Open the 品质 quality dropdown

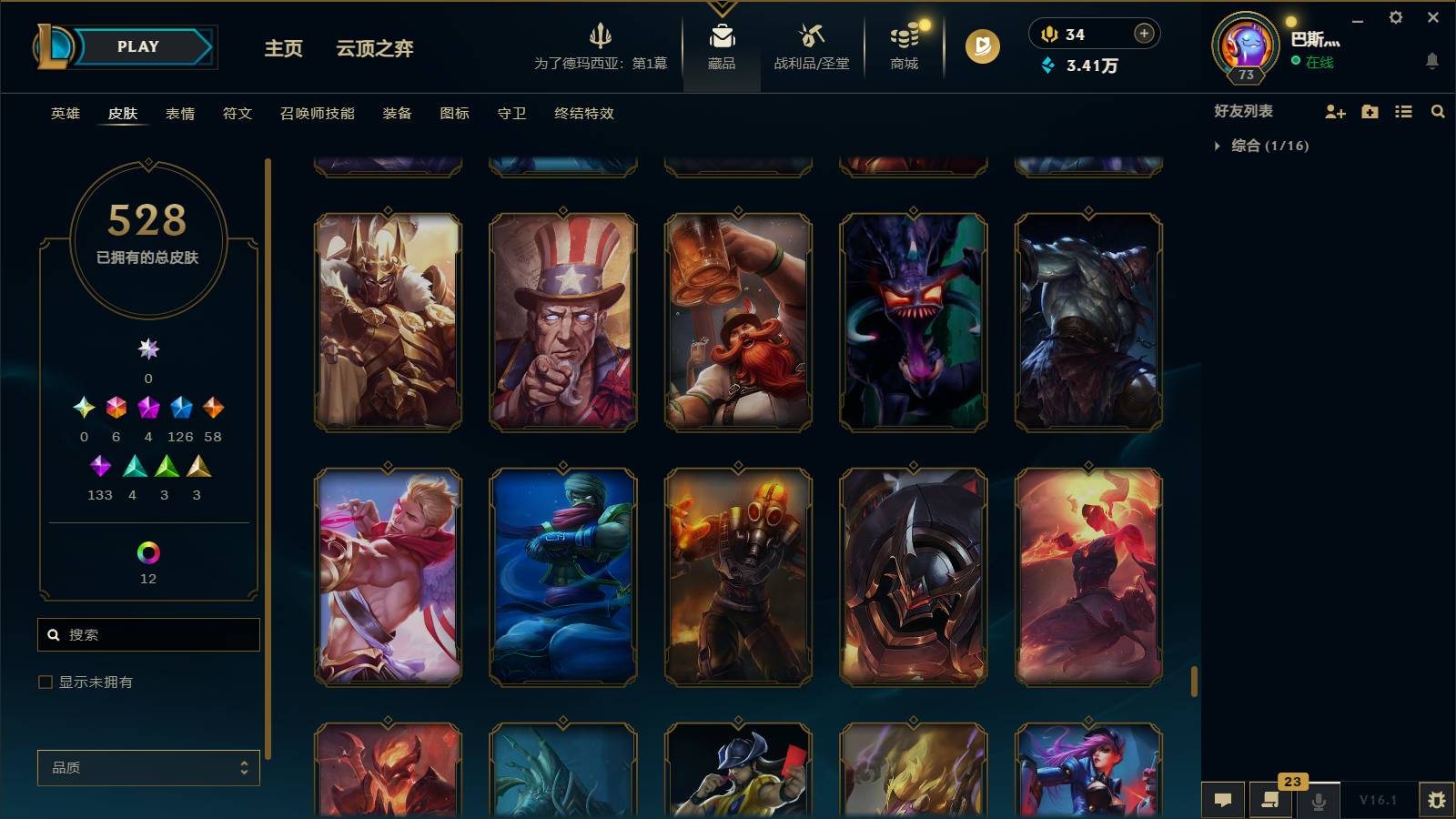(x=148, y=767)
